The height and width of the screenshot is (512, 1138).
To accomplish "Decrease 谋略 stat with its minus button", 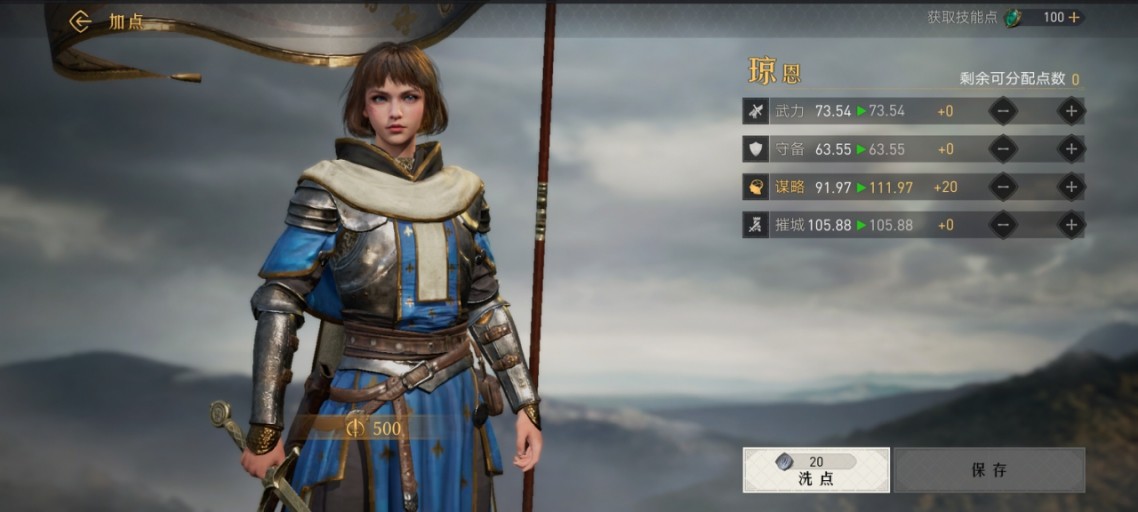I will (x=1003, y=187).
